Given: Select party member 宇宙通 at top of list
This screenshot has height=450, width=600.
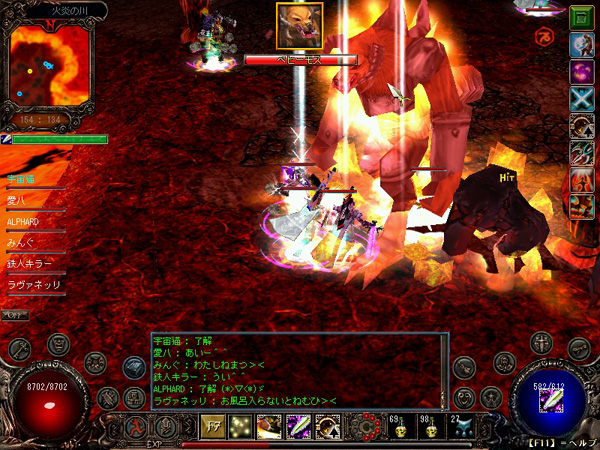Looking at the screenshot, I should click(x=21, y=179).
